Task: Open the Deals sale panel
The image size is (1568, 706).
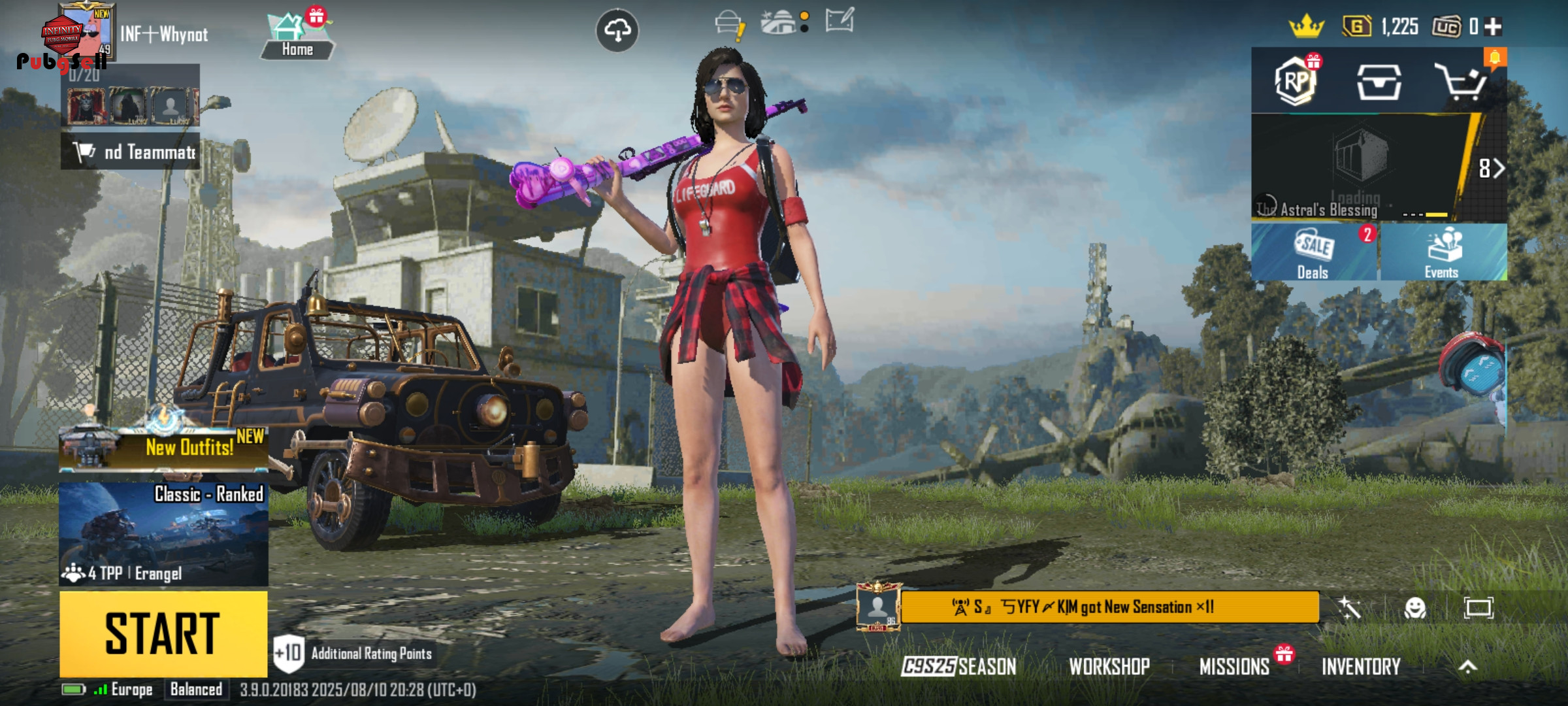Action: pyautogui.click(x=1314, y=253)
